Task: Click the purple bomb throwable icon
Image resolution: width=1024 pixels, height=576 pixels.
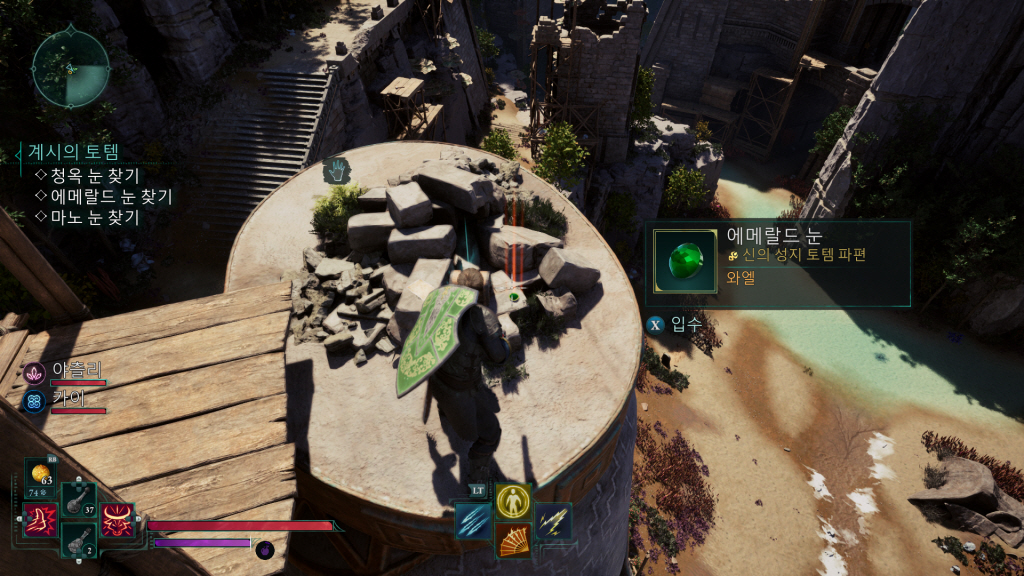Action: (x=265, y=549)
